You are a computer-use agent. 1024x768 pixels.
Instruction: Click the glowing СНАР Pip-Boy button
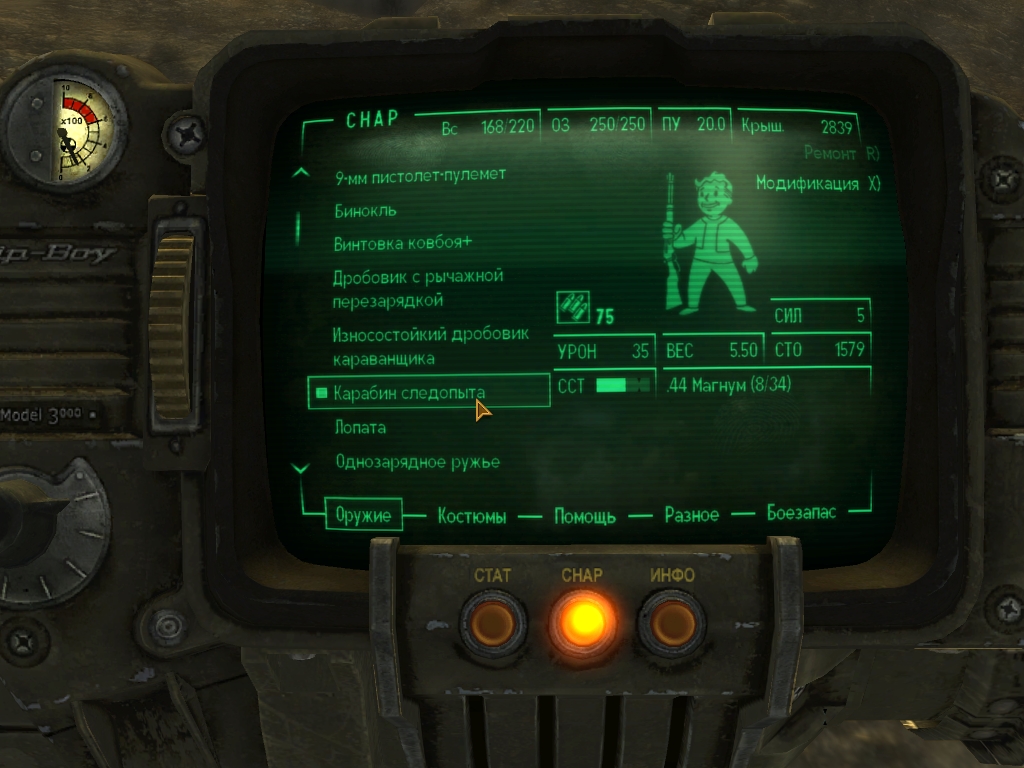(582, 622)
